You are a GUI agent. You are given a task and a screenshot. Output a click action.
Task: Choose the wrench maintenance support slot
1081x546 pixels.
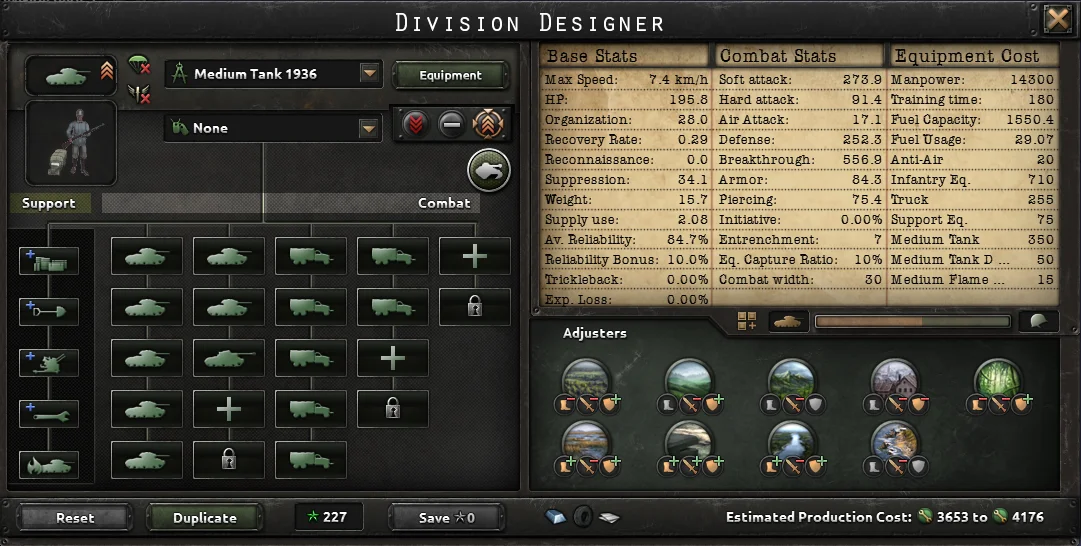coord(48,413)
